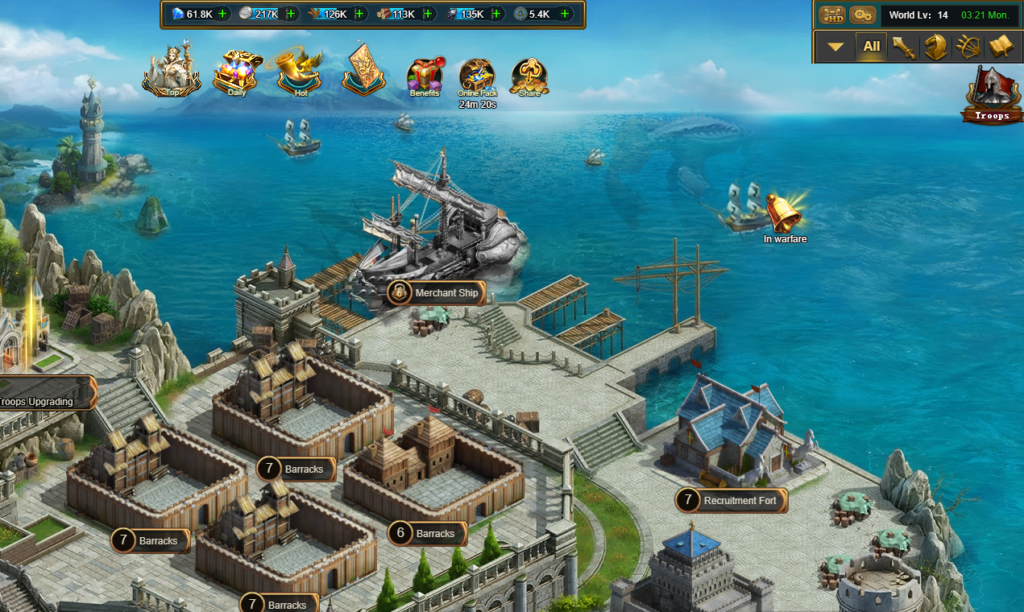Add silver coins using its plus button
Screen dimensions: 1024x612
[290, 14]
